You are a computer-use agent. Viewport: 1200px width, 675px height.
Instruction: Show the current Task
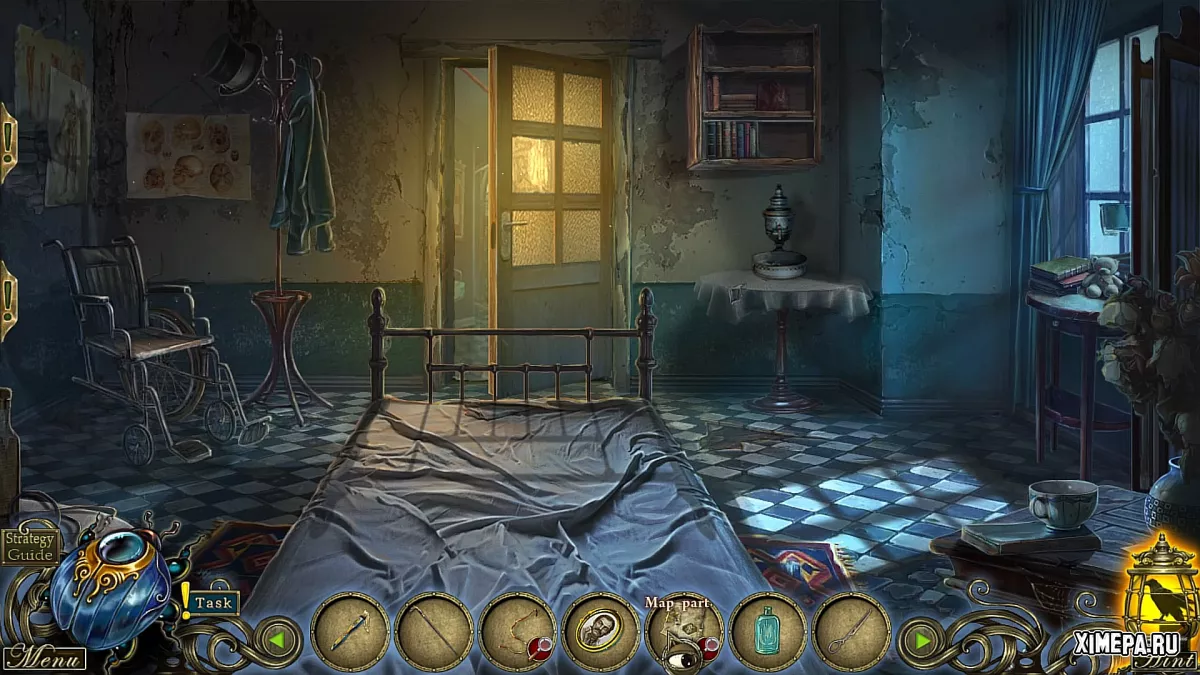click(212, 602)
